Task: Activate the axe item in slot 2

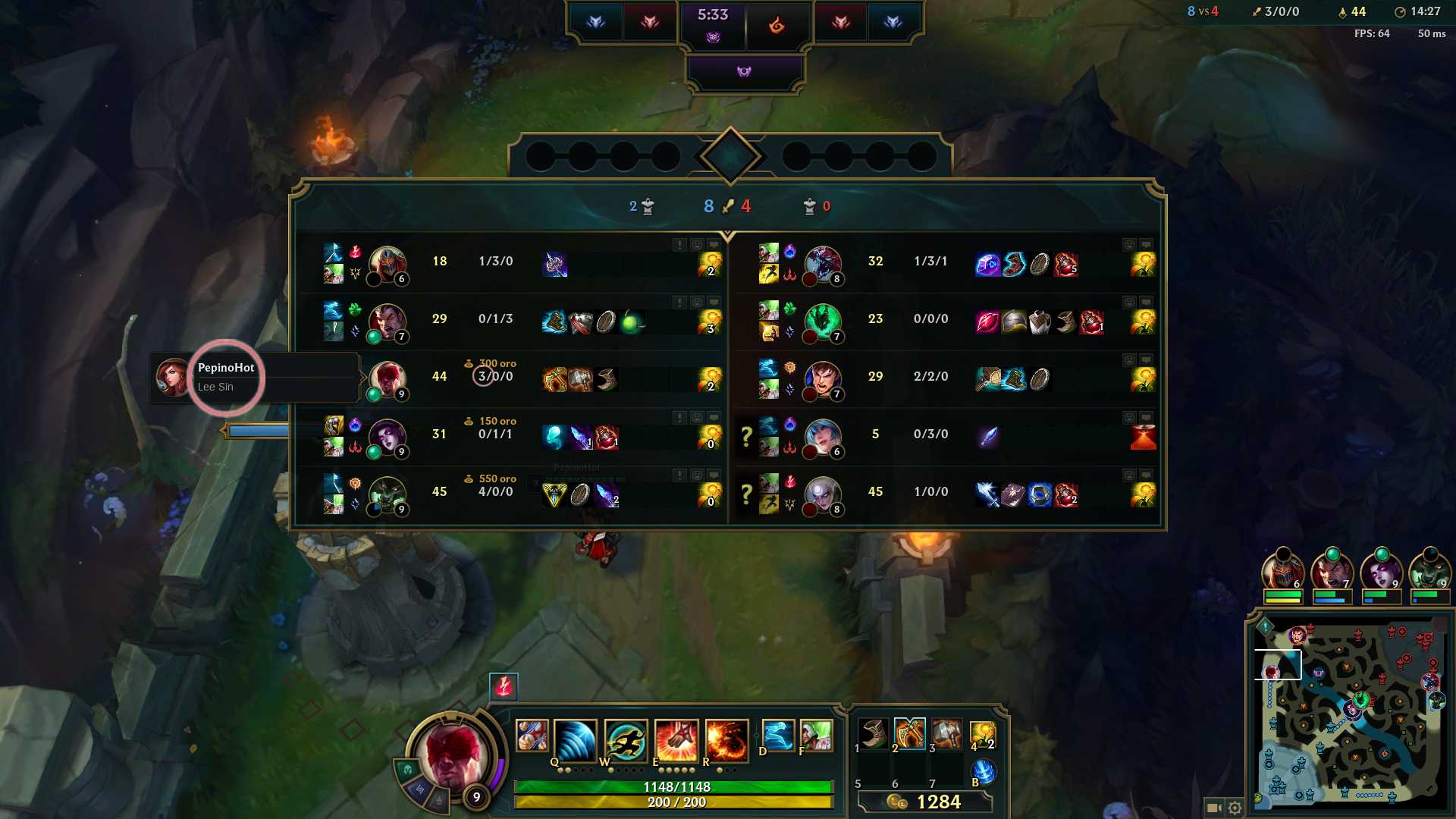Action: (910, 733)
